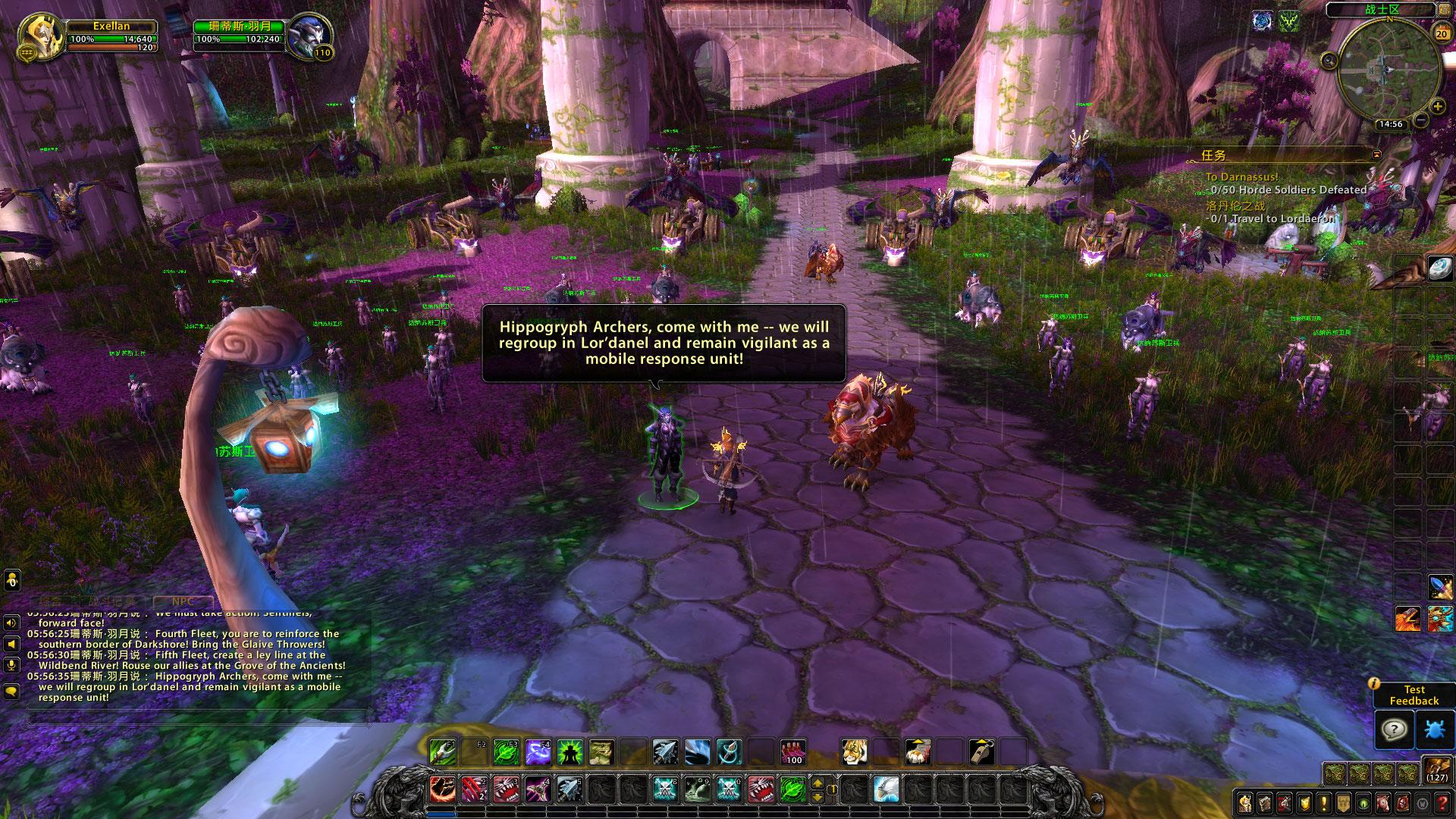Switch to the NPC chat tab
Viewport: 1456px width, 819px height.
(183, 601)
